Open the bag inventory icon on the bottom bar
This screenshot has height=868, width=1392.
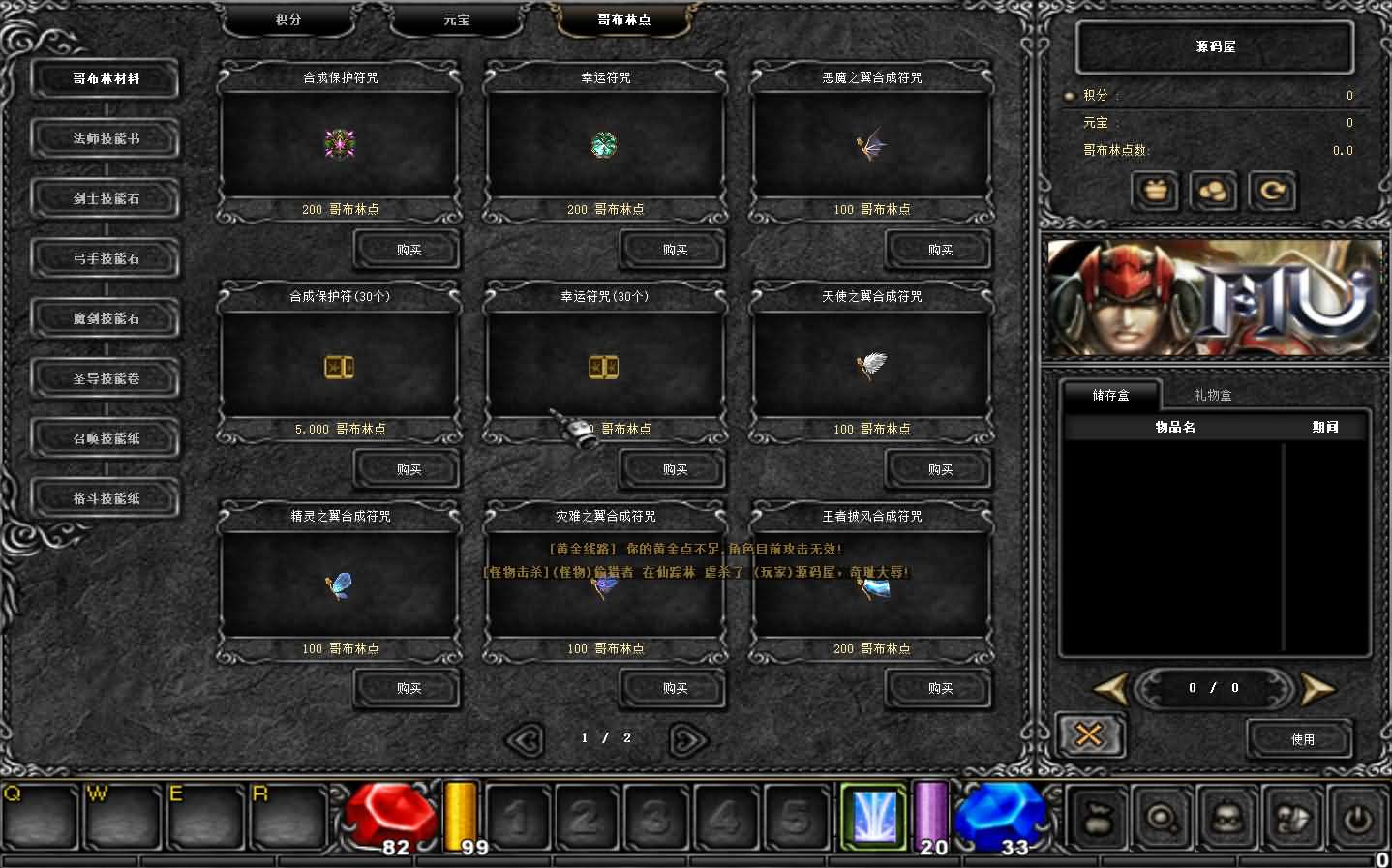point(1098,818)
